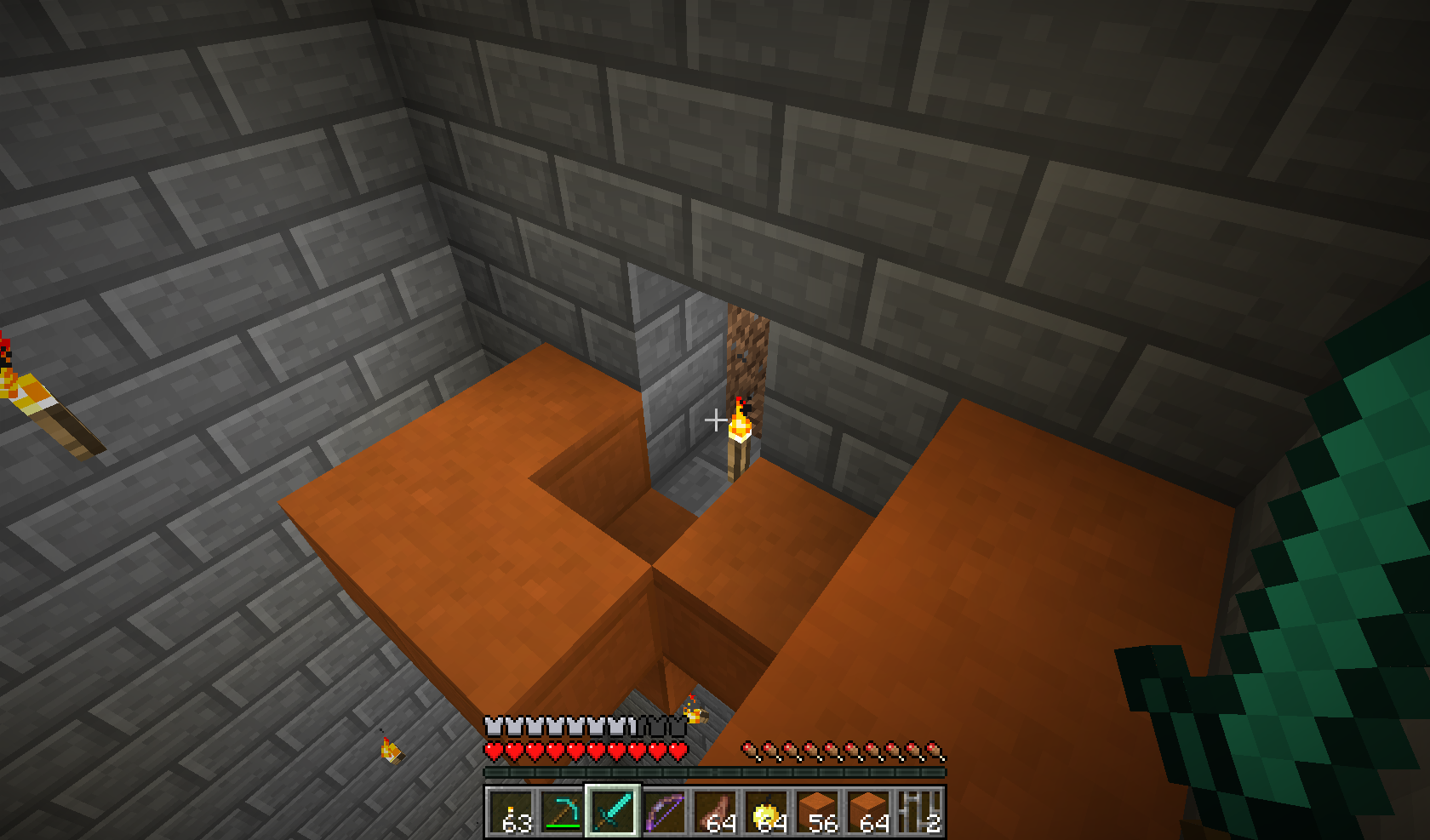
Task: Click the crosshair at screen center
Action: [x=717, y=420]
